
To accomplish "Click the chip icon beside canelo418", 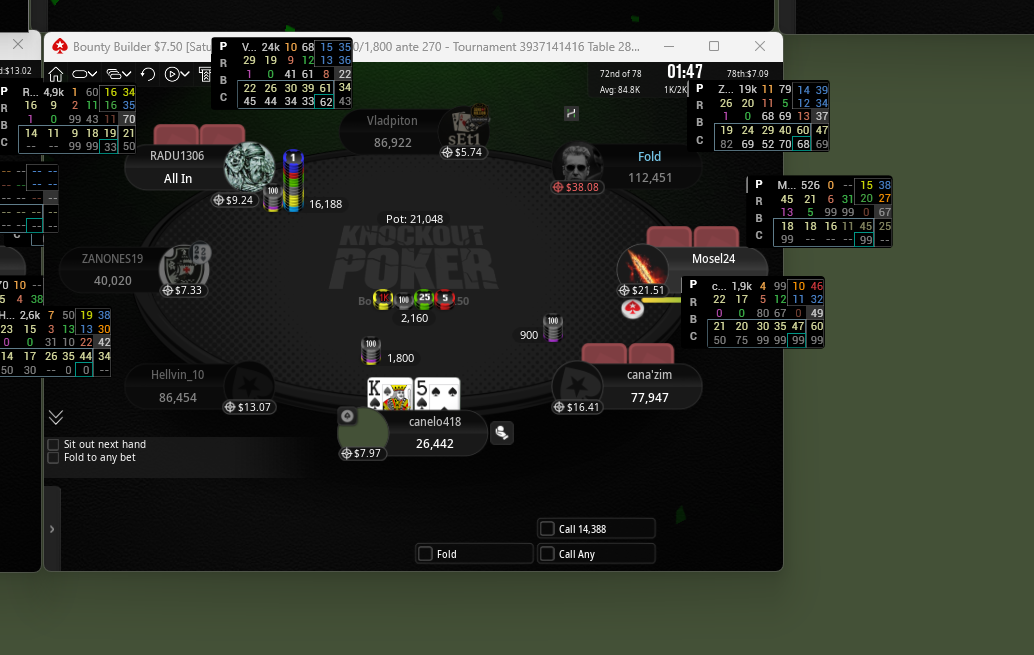I will point(501,432).
